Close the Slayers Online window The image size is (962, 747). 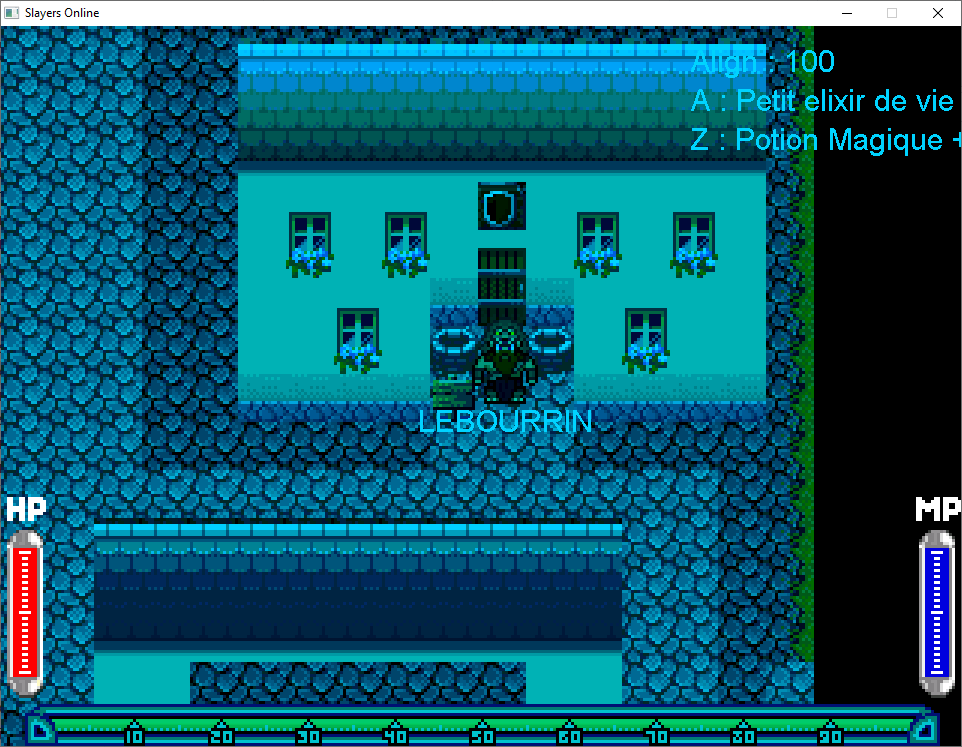pyautogui.click(x=937, y=13)
